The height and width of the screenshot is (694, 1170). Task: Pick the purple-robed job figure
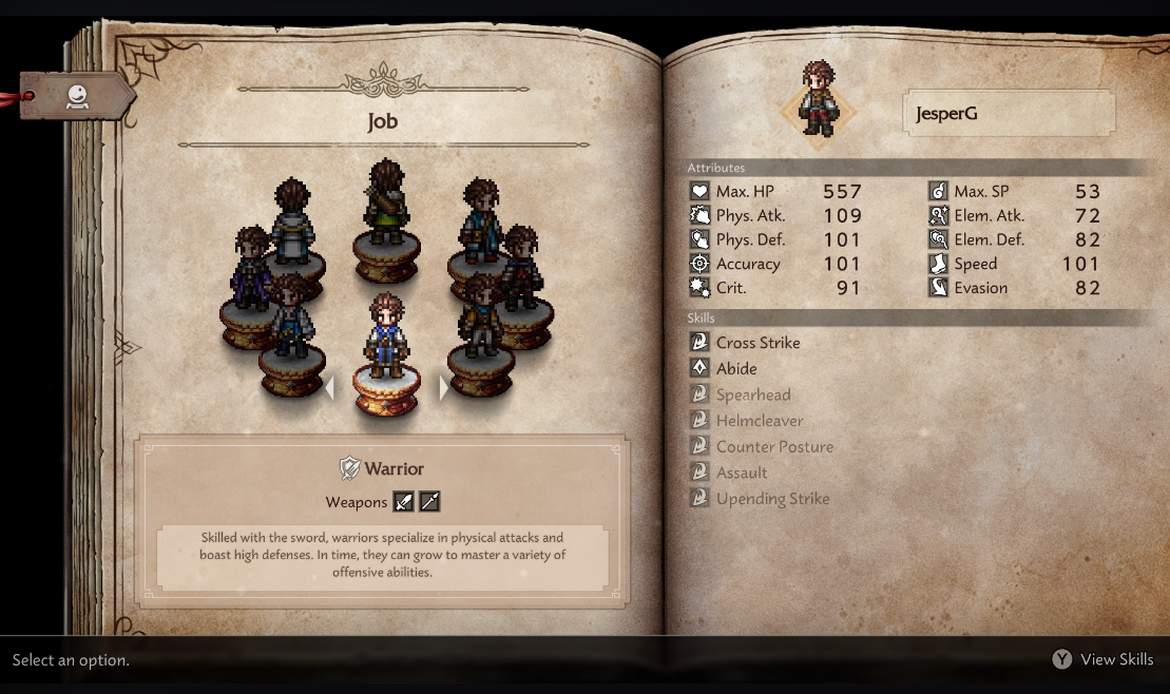[x=251, y=270]
